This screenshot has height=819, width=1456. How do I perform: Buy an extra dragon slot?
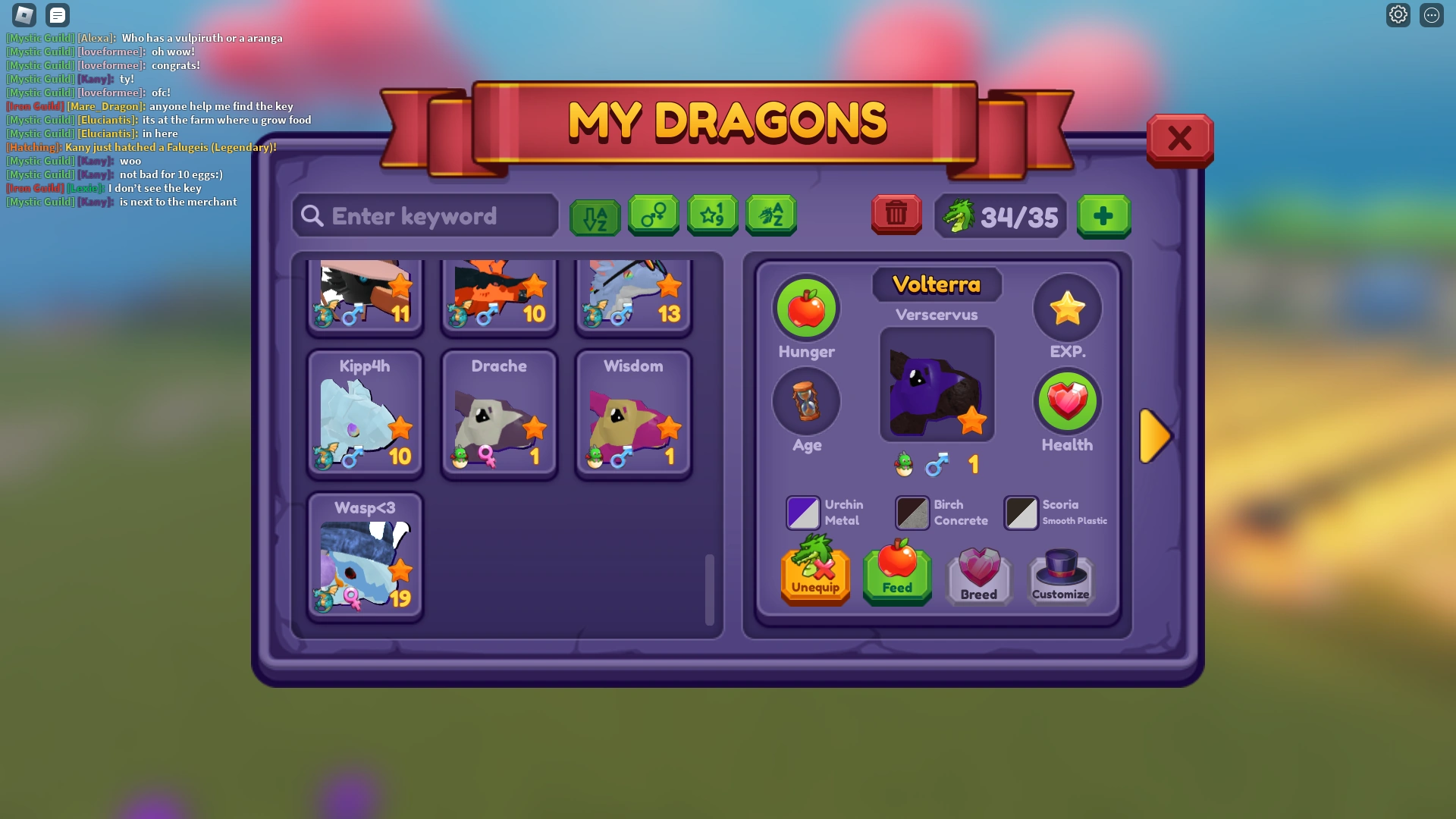(x=1104, y=217)
